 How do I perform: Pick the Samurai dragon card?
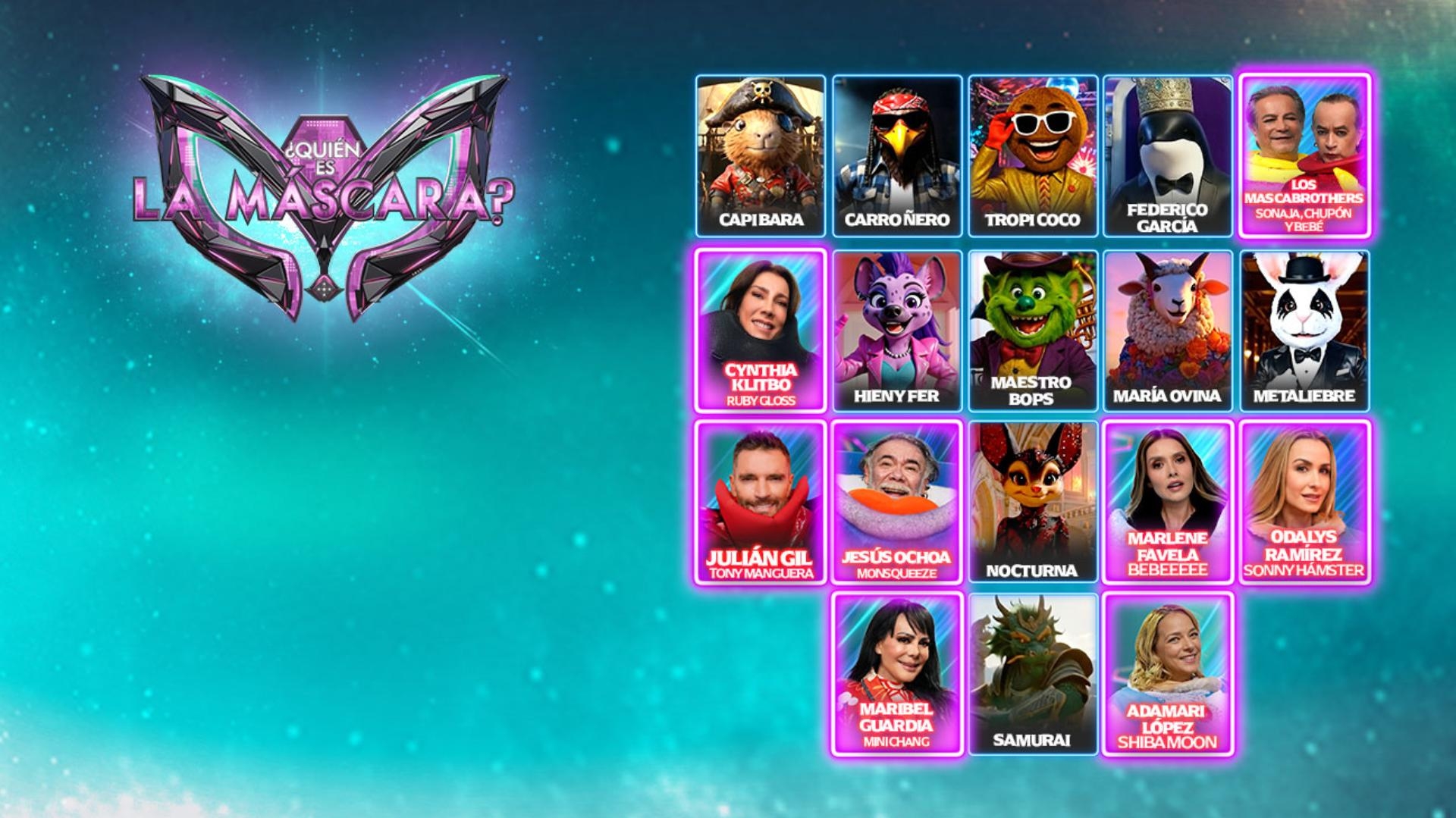tap(1032, 674)
